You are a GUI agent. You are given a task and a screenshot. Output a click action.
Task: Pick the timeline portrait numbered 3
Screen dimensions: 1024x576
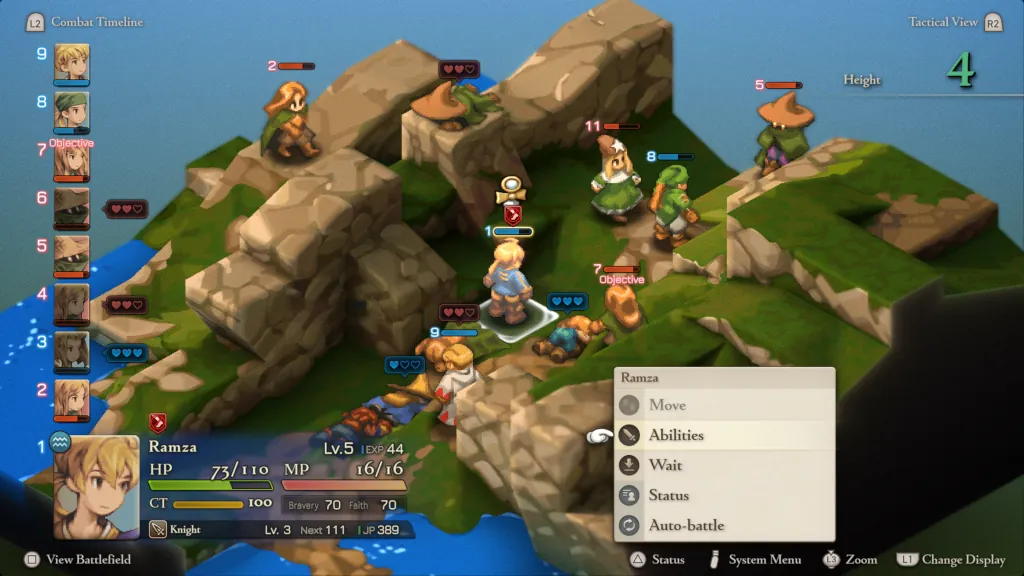click(72, 351)
